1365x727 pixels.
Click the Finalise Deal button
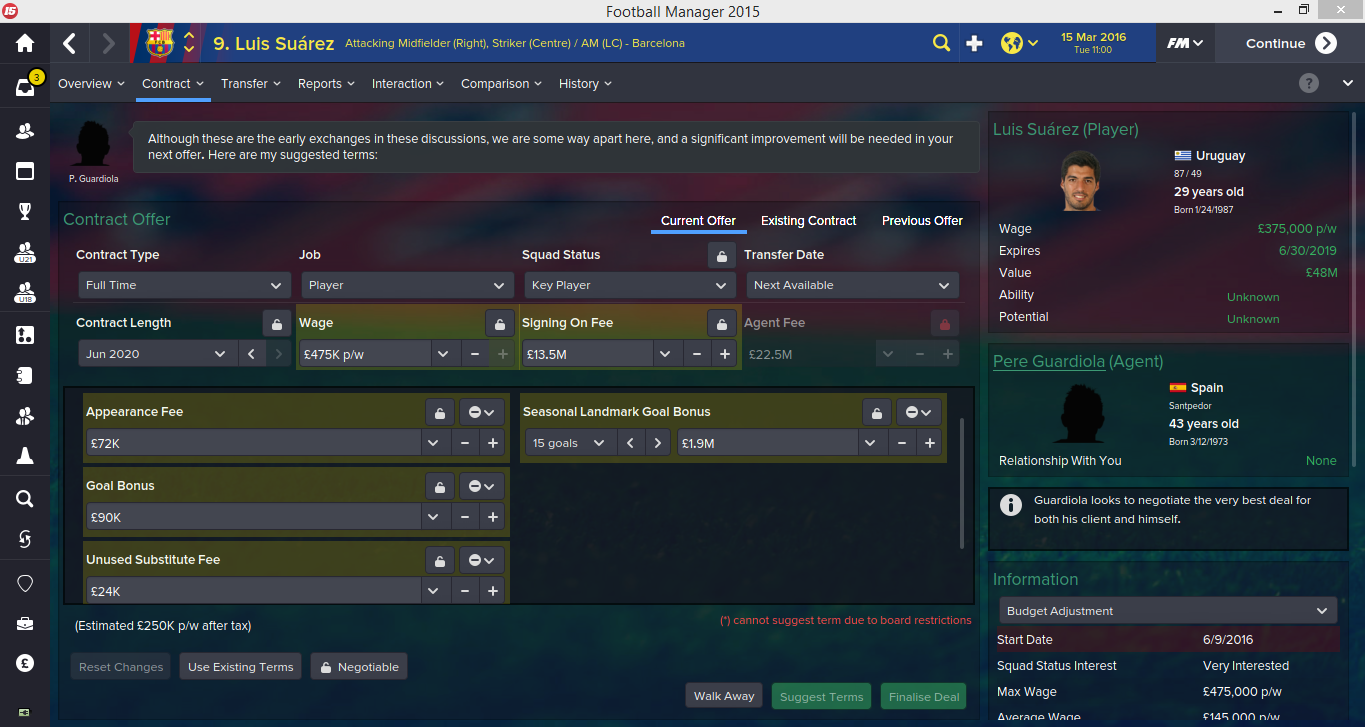tap(922, 696)
